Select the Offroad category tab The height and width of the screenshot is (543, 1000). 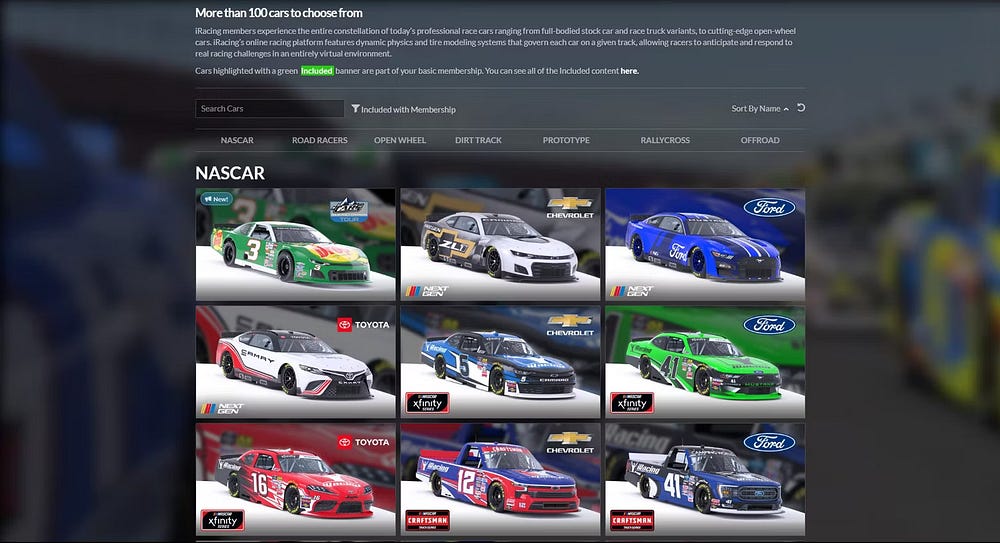[x=760, y=140]
